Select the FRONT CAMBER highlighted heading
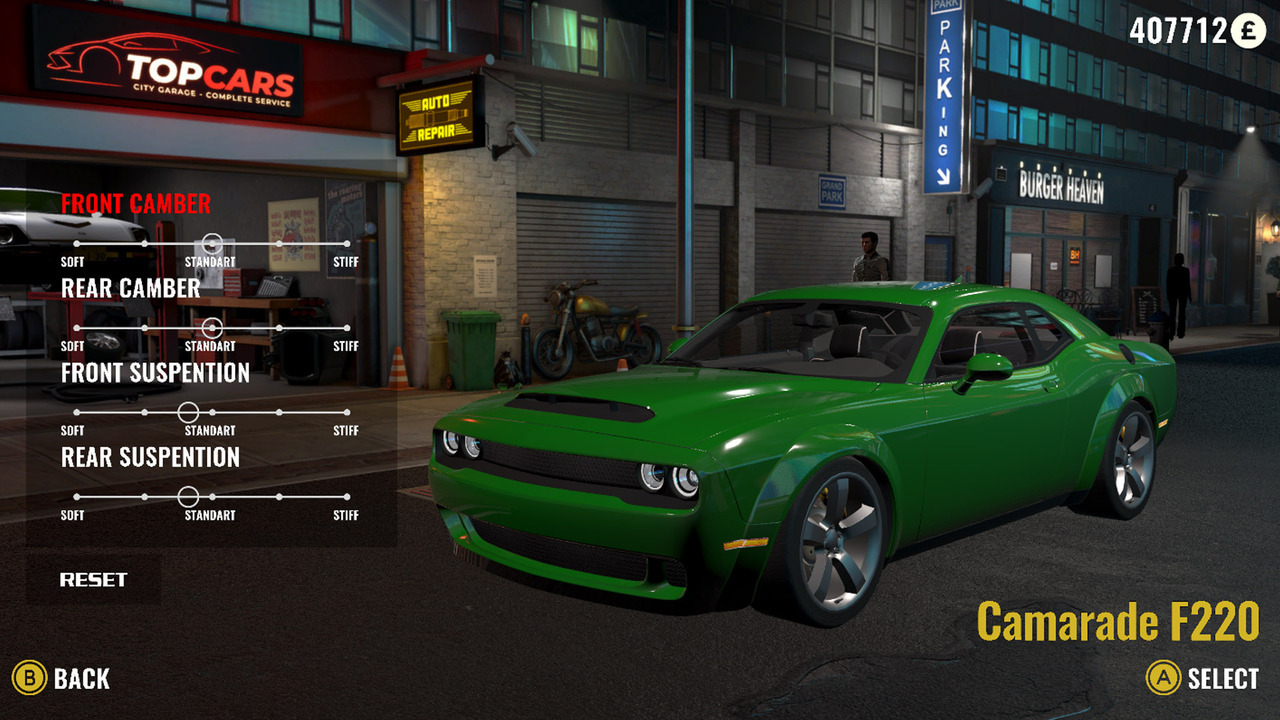This screenshot has width=1280, height=720. (x=135, y=203)
